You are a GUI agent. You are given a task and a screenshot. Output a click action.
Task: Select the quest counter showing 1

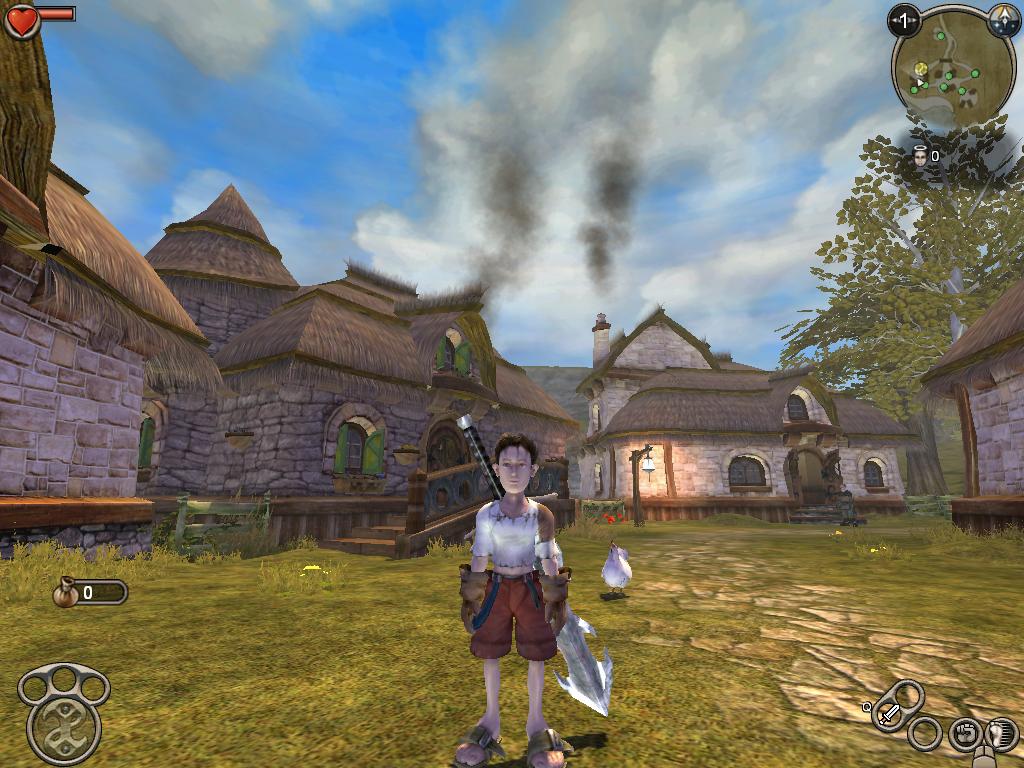point(905,20)
